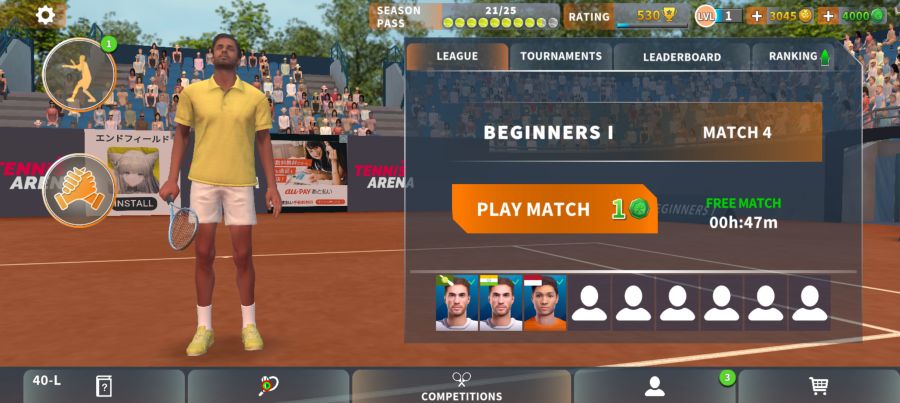Screen dimensions: 900x403
Task: Choose the opponent portrait in orange shirt
Action: point(544,302)
